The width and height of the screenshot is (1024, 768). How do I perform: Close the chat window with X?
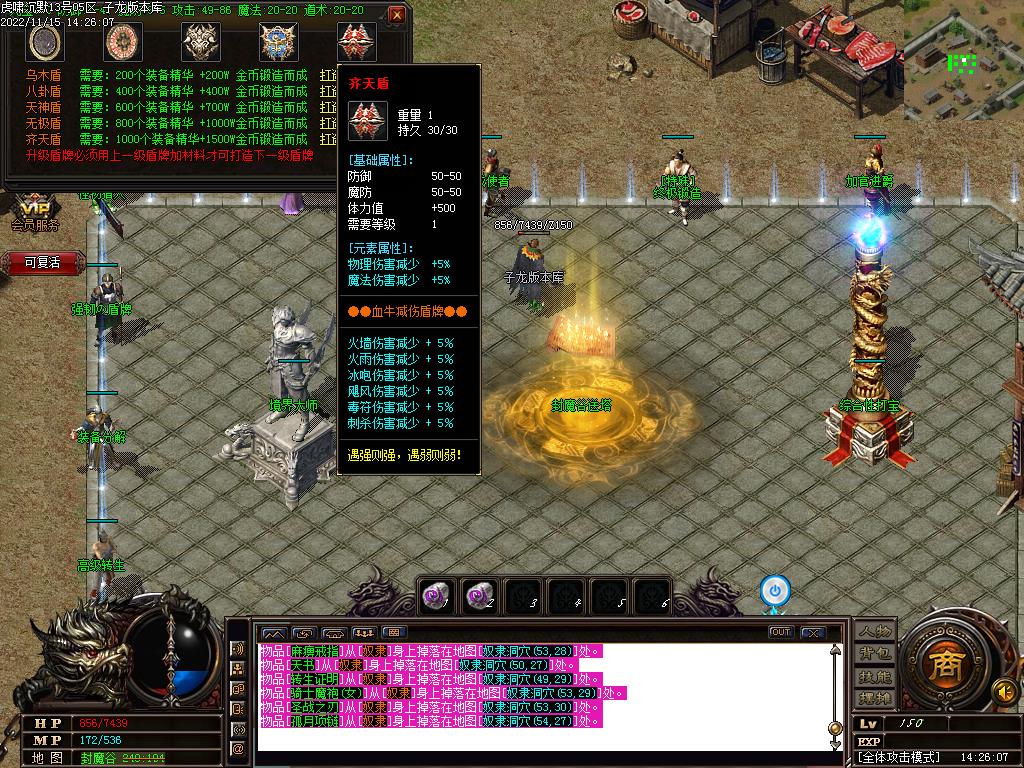pos(812,632)
